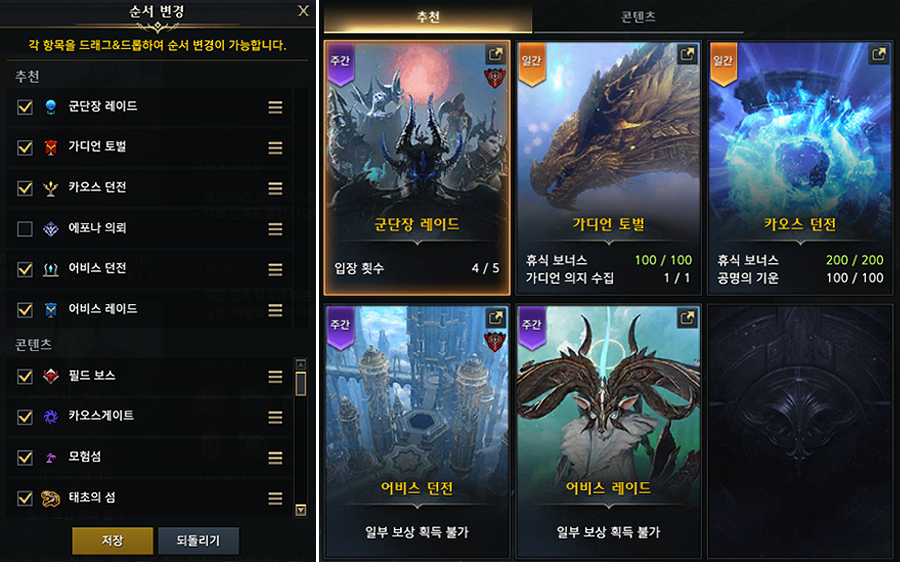Uncheck the 모험섬 checkbox

[25, 457]
